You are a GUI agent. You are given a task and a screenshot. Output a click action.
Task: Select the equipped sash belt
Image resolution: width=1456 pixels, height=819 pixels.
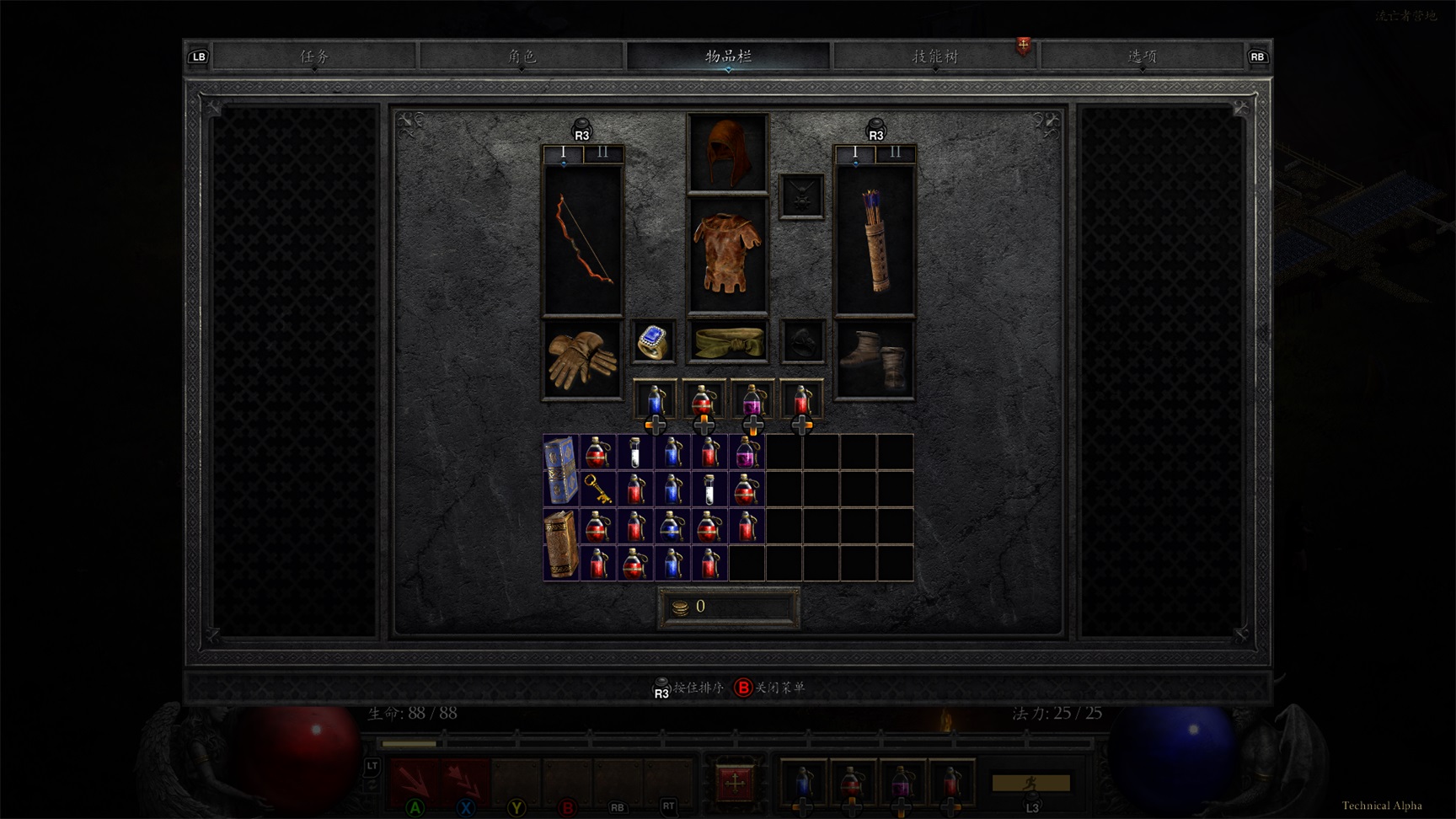tap(728, 341)
